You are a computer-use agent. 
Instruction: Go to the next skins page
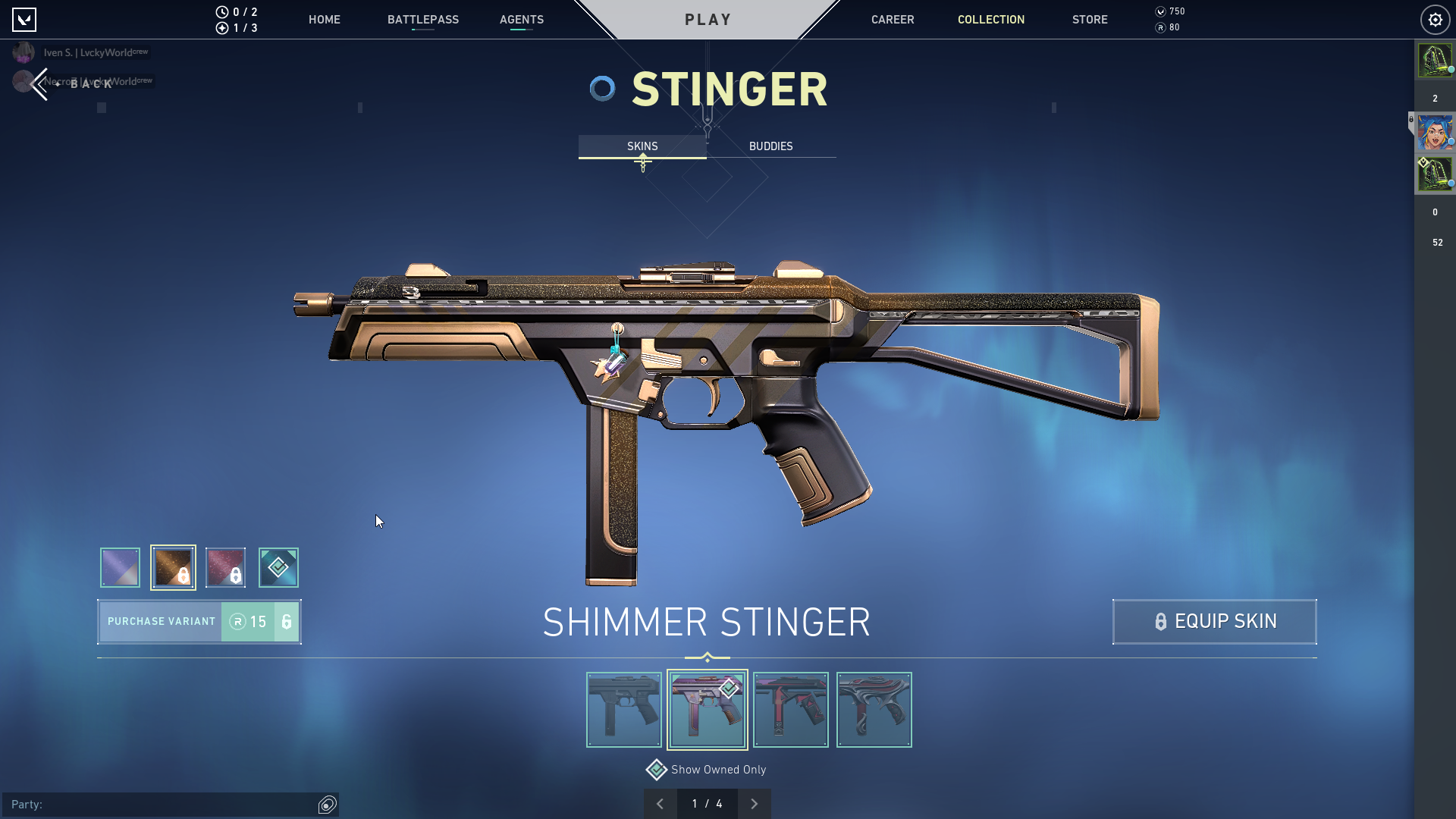[x=754, y=804]
